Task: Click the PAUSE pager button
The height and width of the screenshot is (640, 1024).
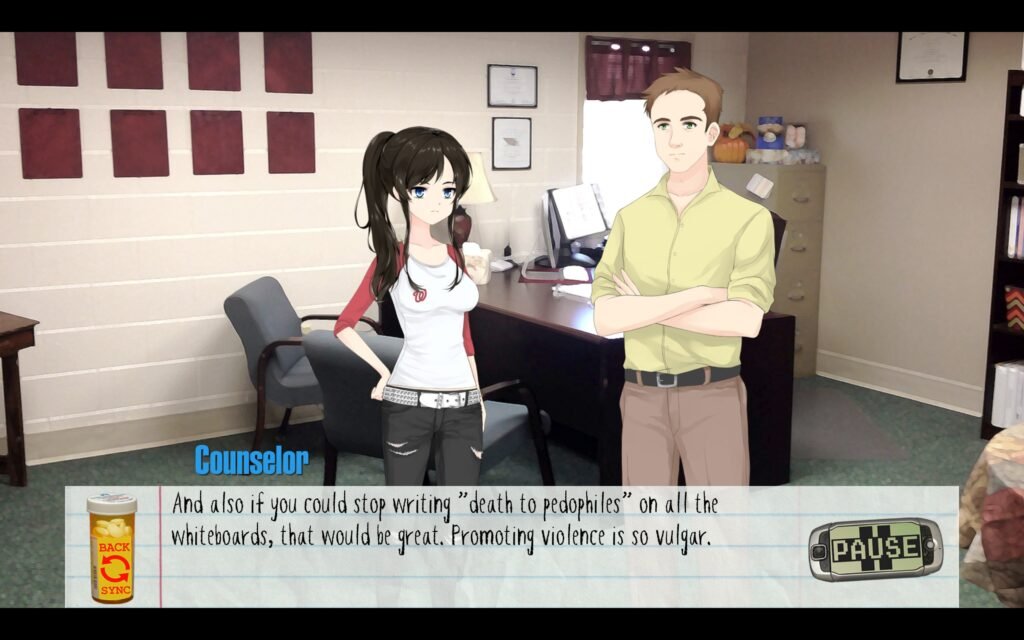Action: (875, 549)
